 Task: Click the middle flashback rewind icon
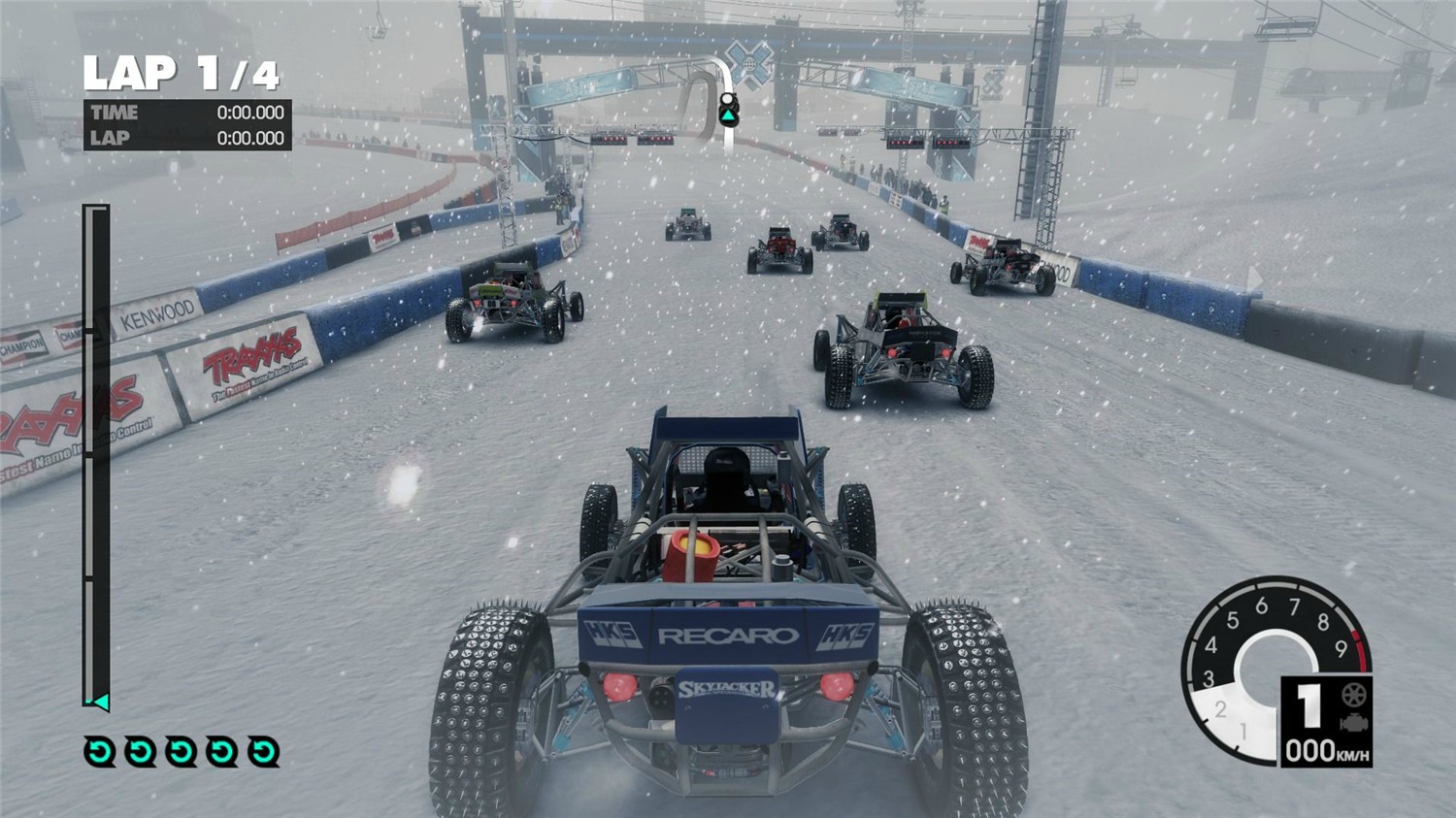pyautogui.click(x=179, y=752)
